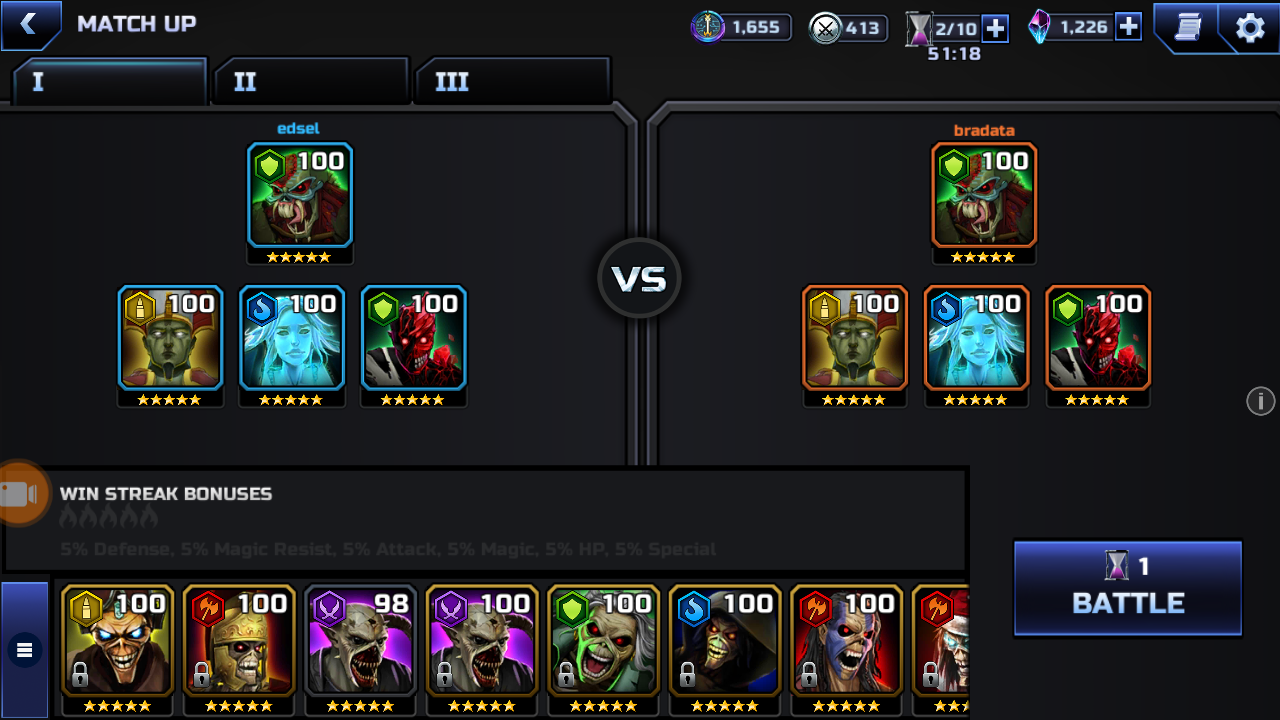Image resolution: width=1280 pixels, height=720 pixels.
Task: Inspect bradata's red demon character
Action: (1098, 338)
